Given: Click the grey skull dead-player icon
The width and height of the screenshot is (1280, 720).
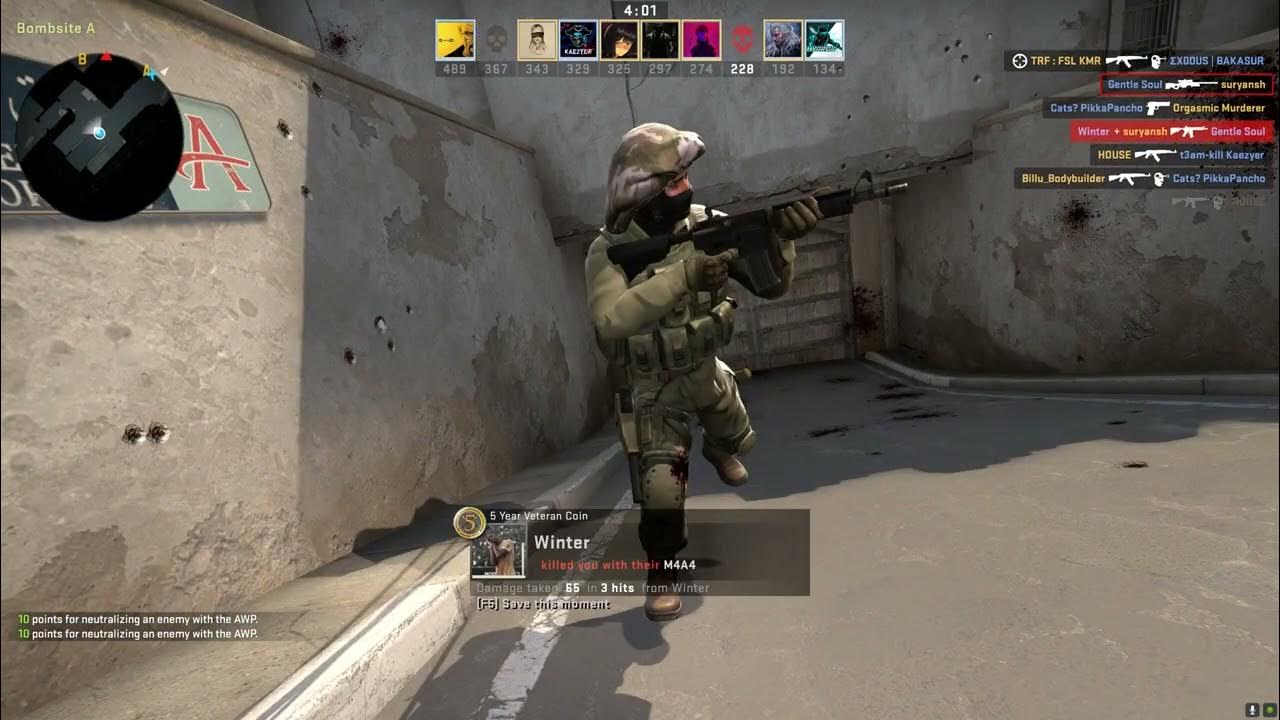Looking at the screenshot, I should point(496,41).
